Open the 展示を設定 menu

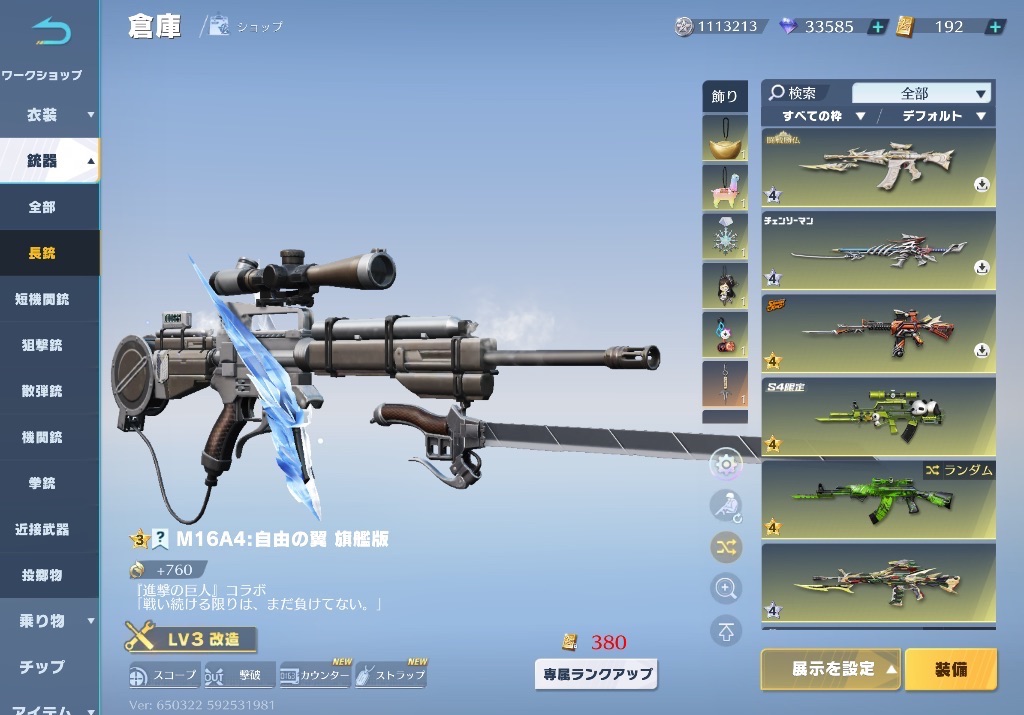pyautogui.click(x=832, y=669)
